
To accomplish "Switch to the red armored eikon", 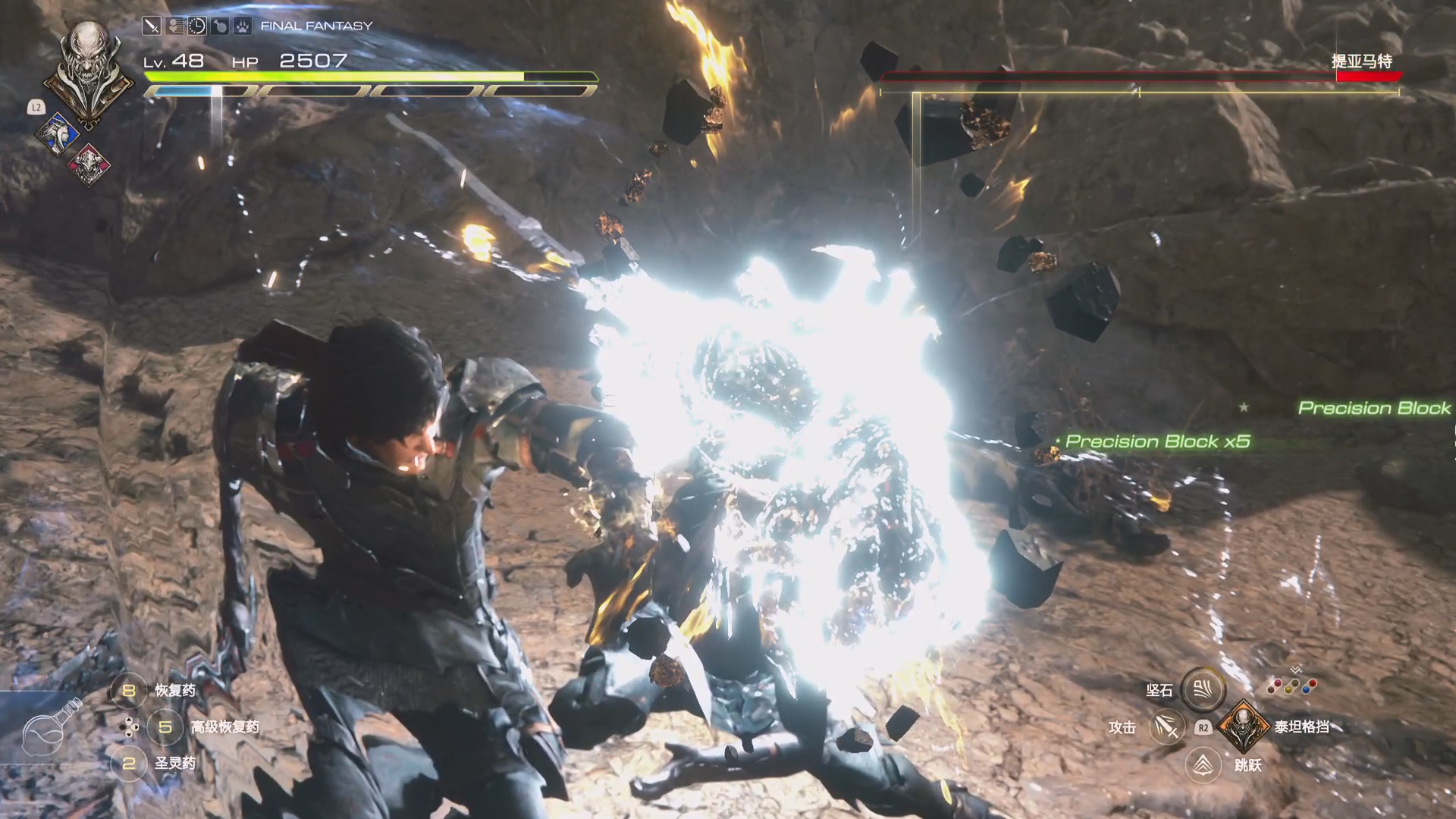I will coord(86,164).
